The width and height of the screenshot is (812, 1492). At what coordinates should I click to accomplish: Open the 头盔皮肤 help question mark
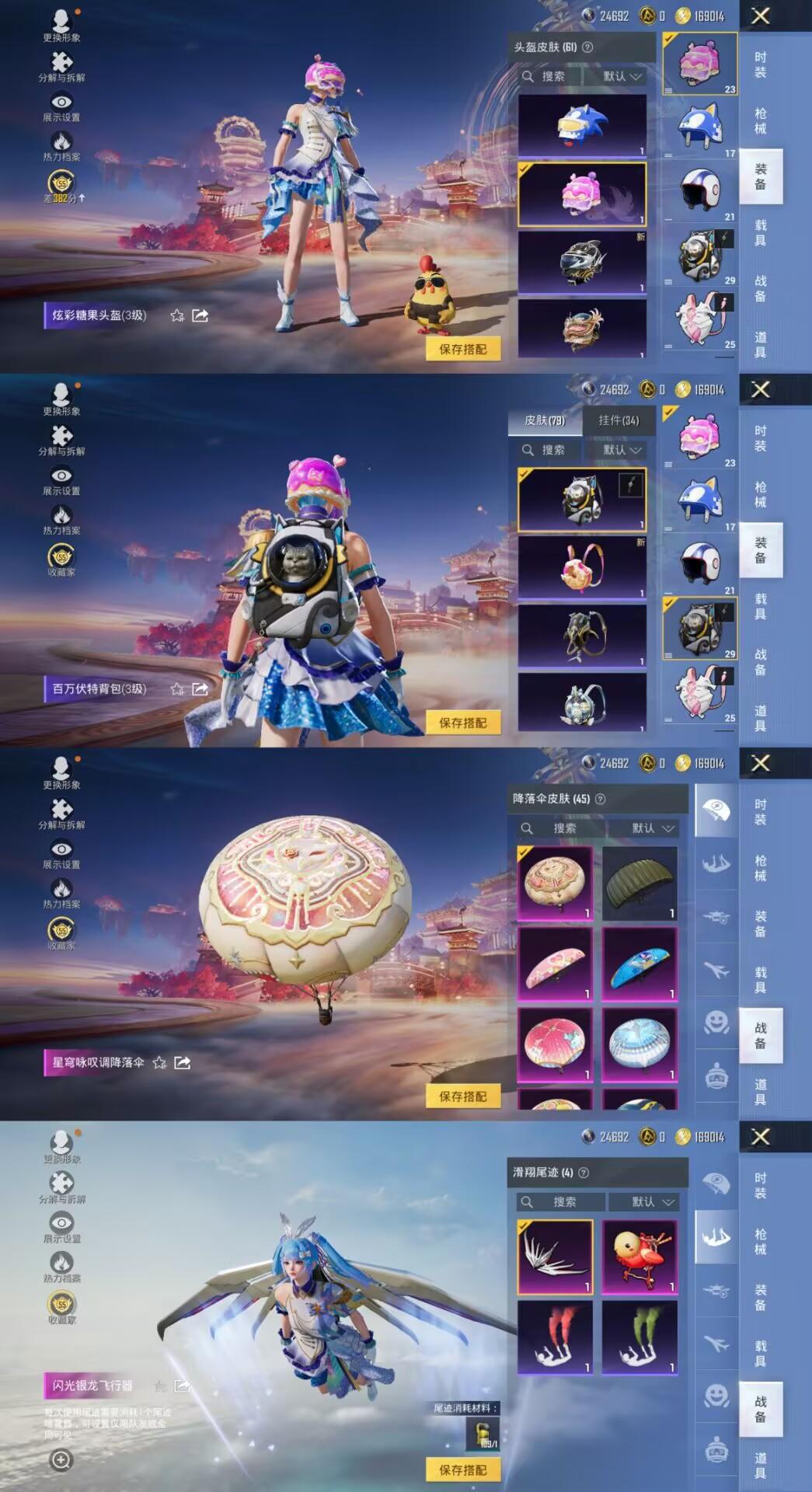(x=587, y=47)
